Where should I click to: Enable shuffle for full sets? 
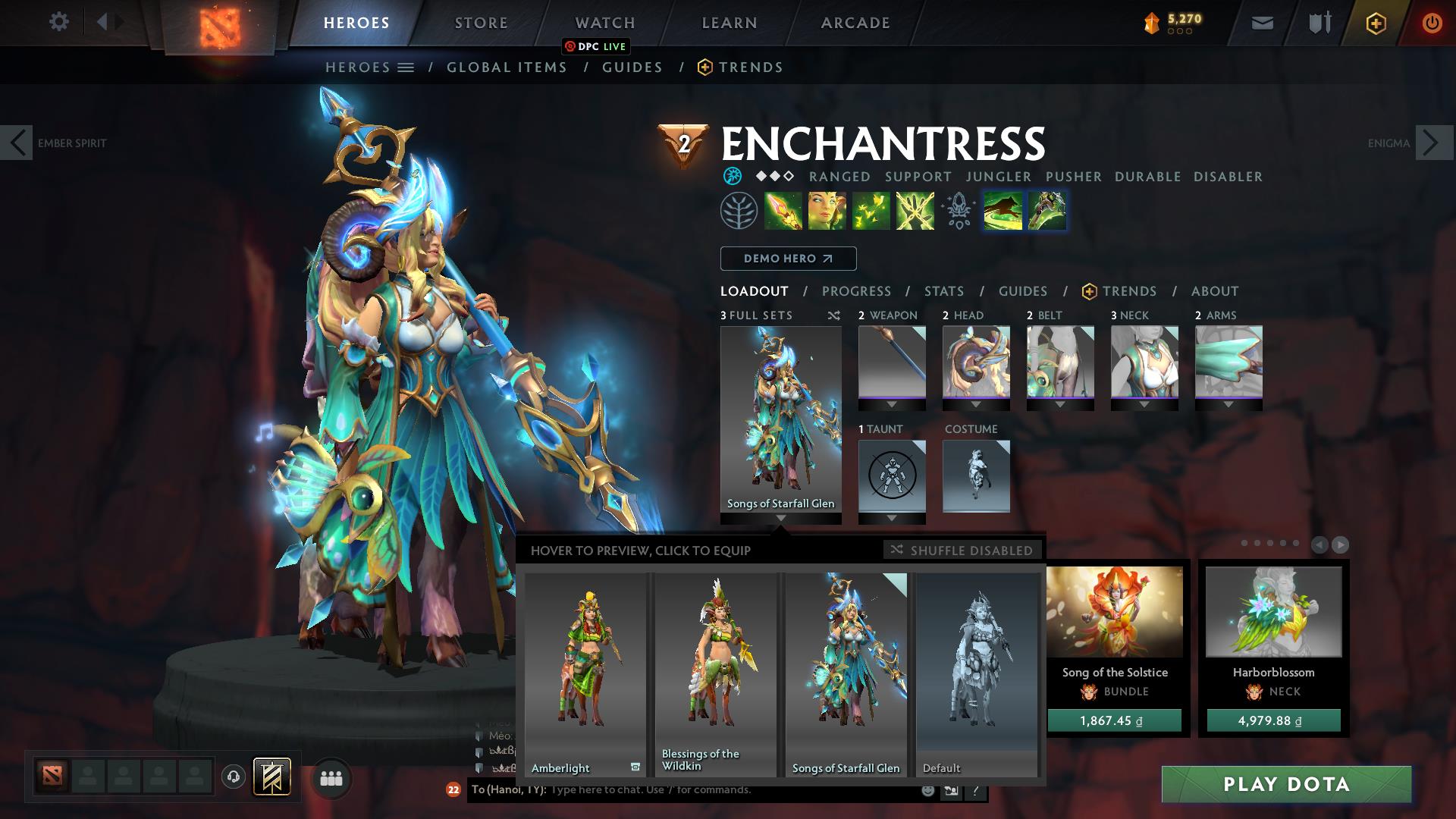coord(833,315)
